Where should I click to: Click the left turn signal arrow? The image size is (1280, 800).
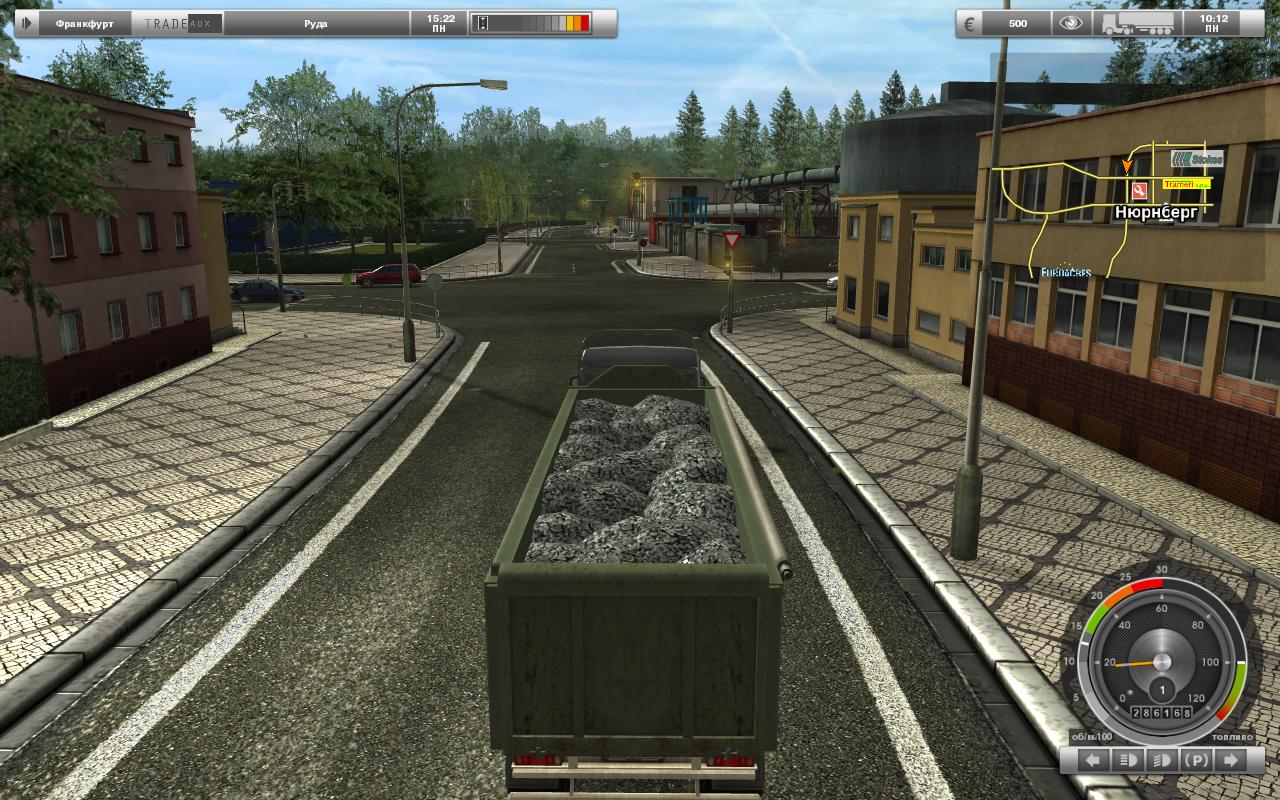coord(1093,761)
